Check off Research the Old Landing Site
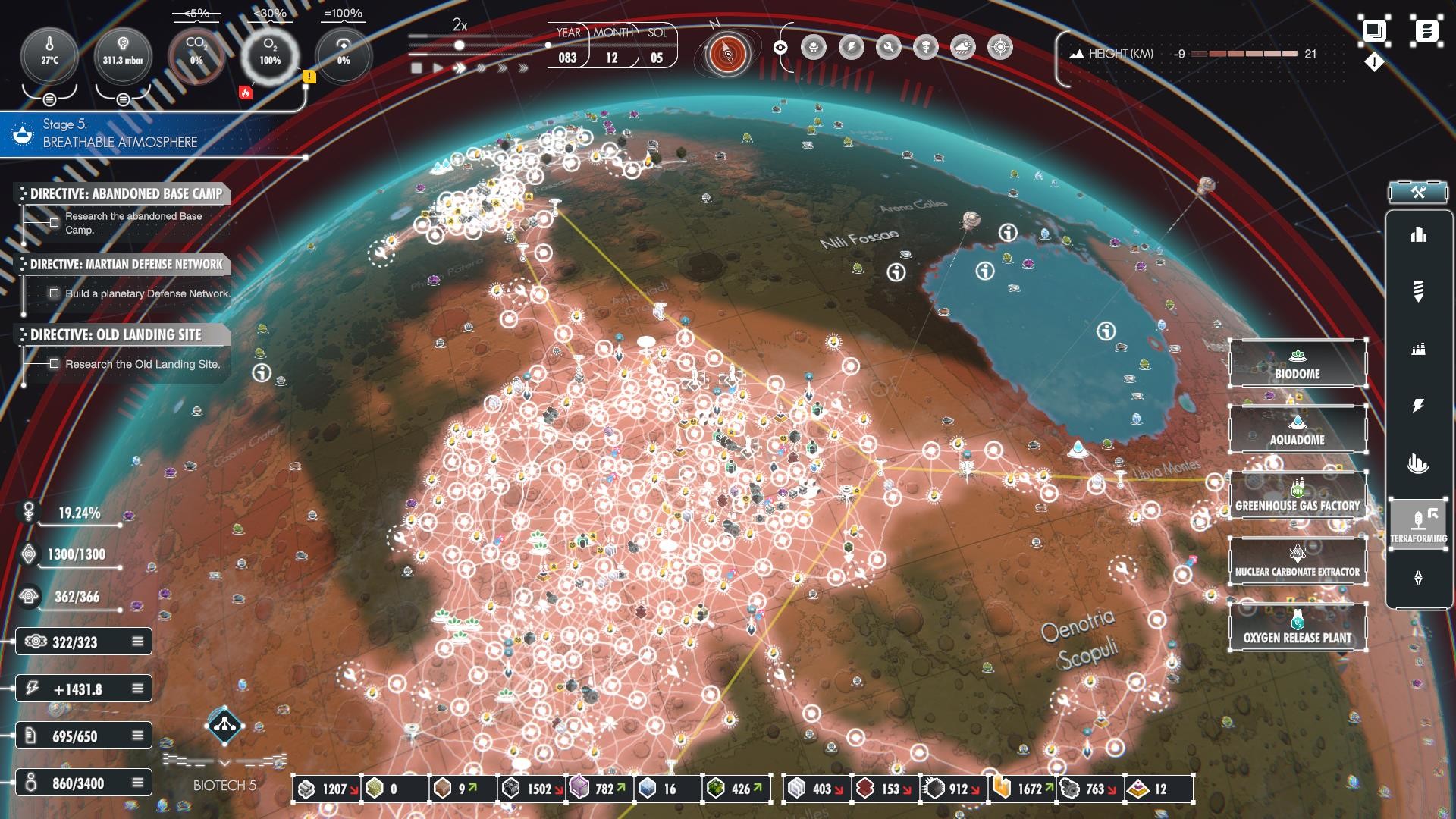Viewport: 1456px width, 819px height. point(54,365)
